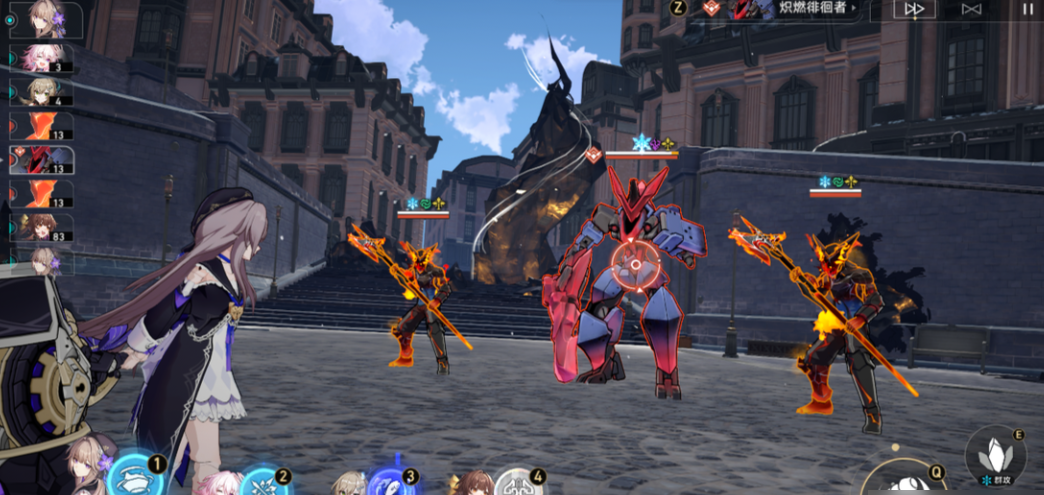The width and height of the screenshot is (1044, 495).
Task: Activate the pink-haired character's ultimate
Action: (x=264, y=482)
